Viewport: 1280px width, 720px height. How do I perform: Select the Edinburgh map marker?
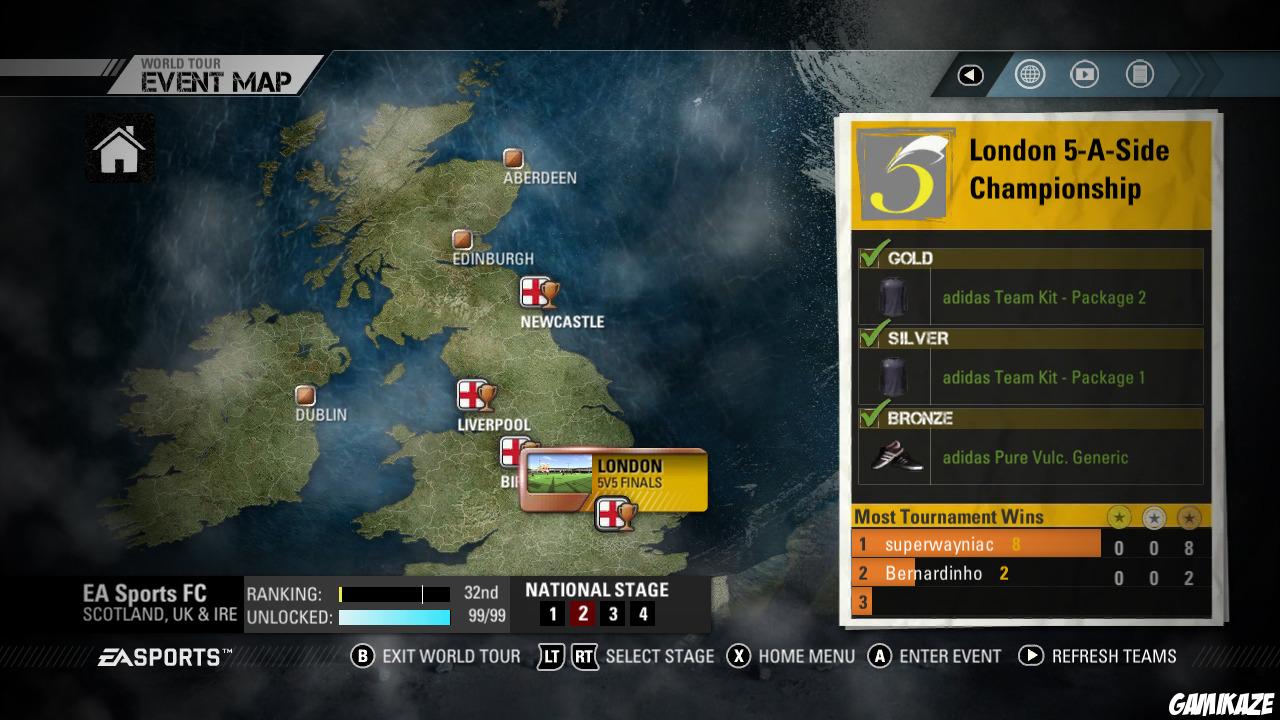[462, 240]
